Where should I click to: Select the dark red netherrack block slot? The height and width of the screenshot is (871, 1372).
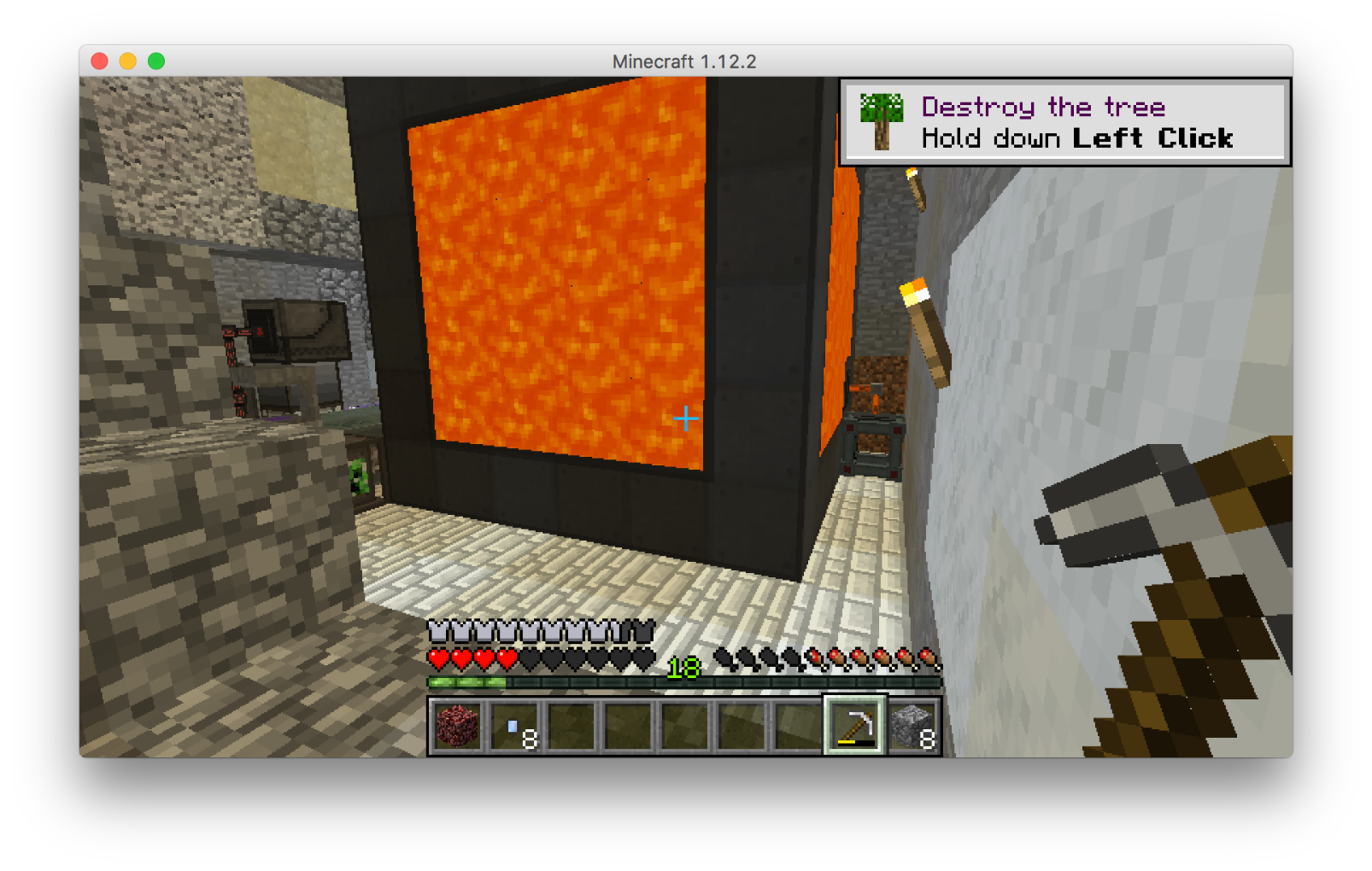click(457, 726)
